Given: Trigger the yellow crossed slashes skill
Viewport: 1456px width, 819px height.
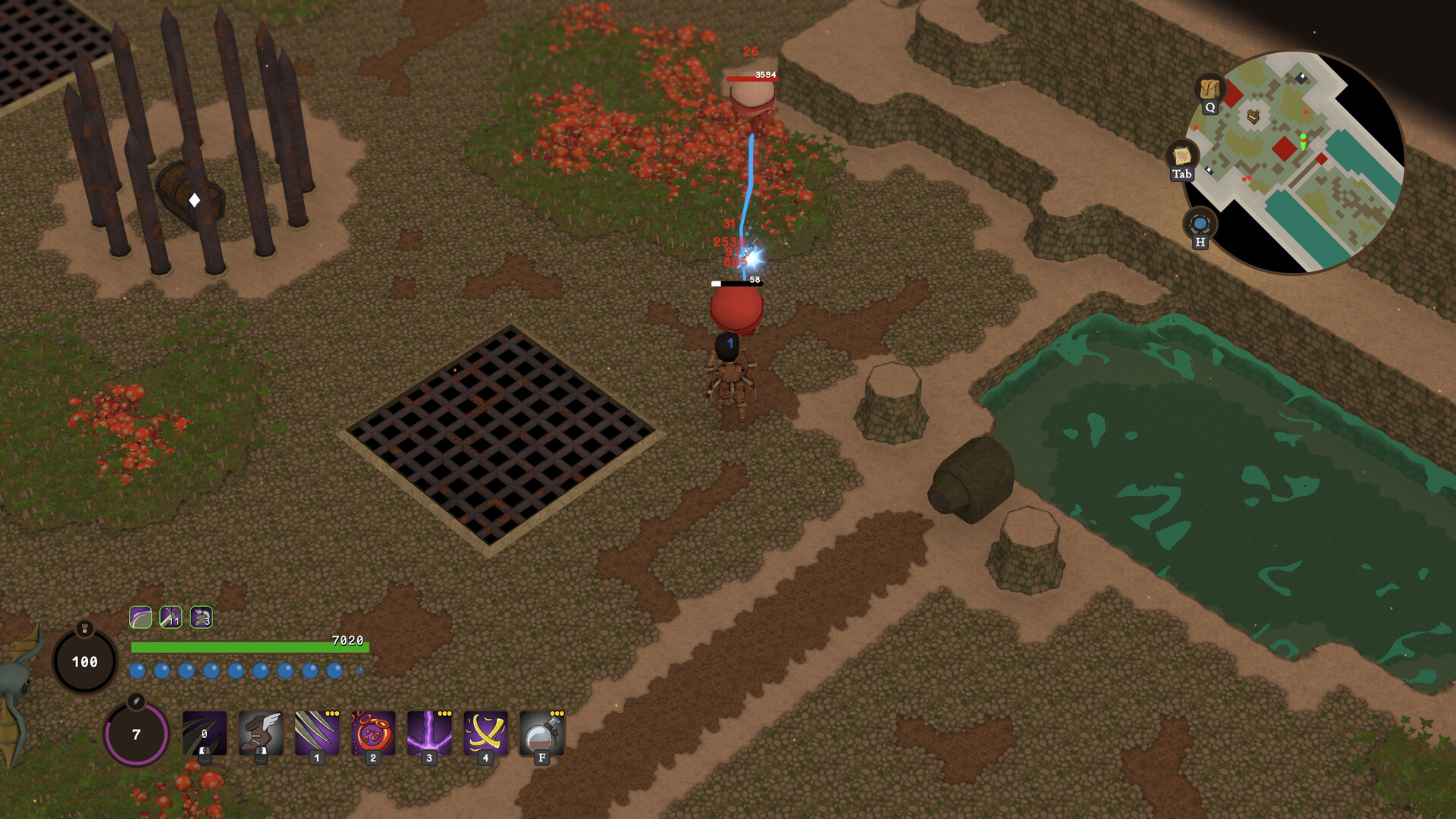Looking at the screenshot, I should click(485, 733).
